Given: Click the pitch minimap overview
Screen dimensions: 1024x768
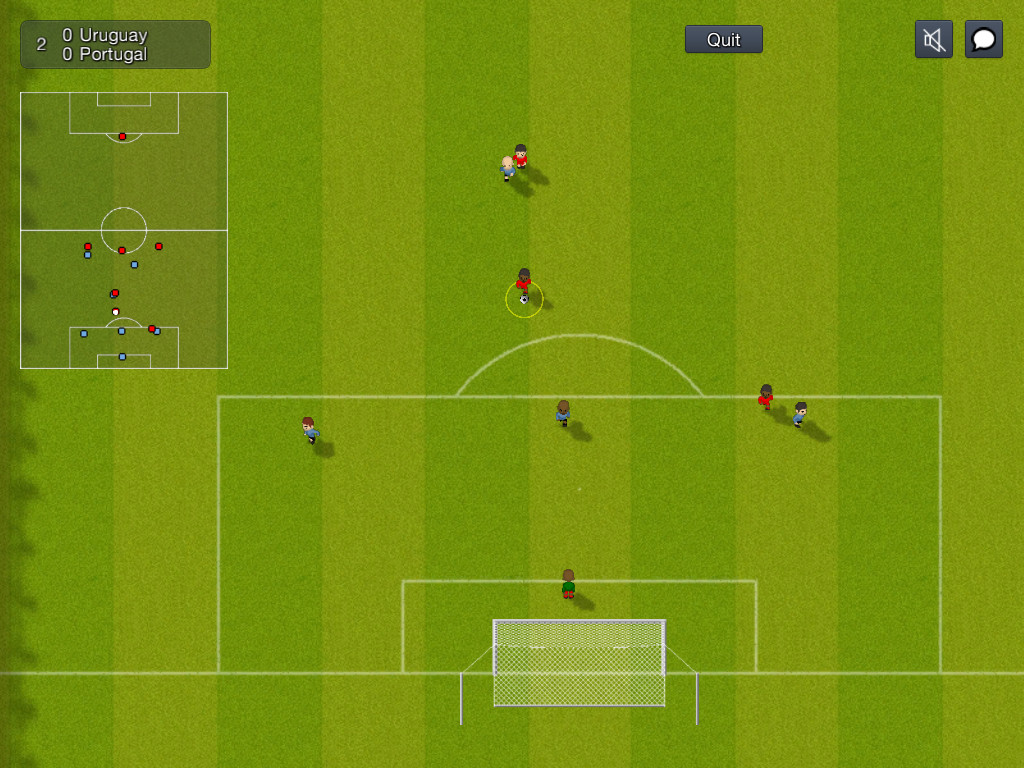Looking at the screenshot, I should pos(124,230).
